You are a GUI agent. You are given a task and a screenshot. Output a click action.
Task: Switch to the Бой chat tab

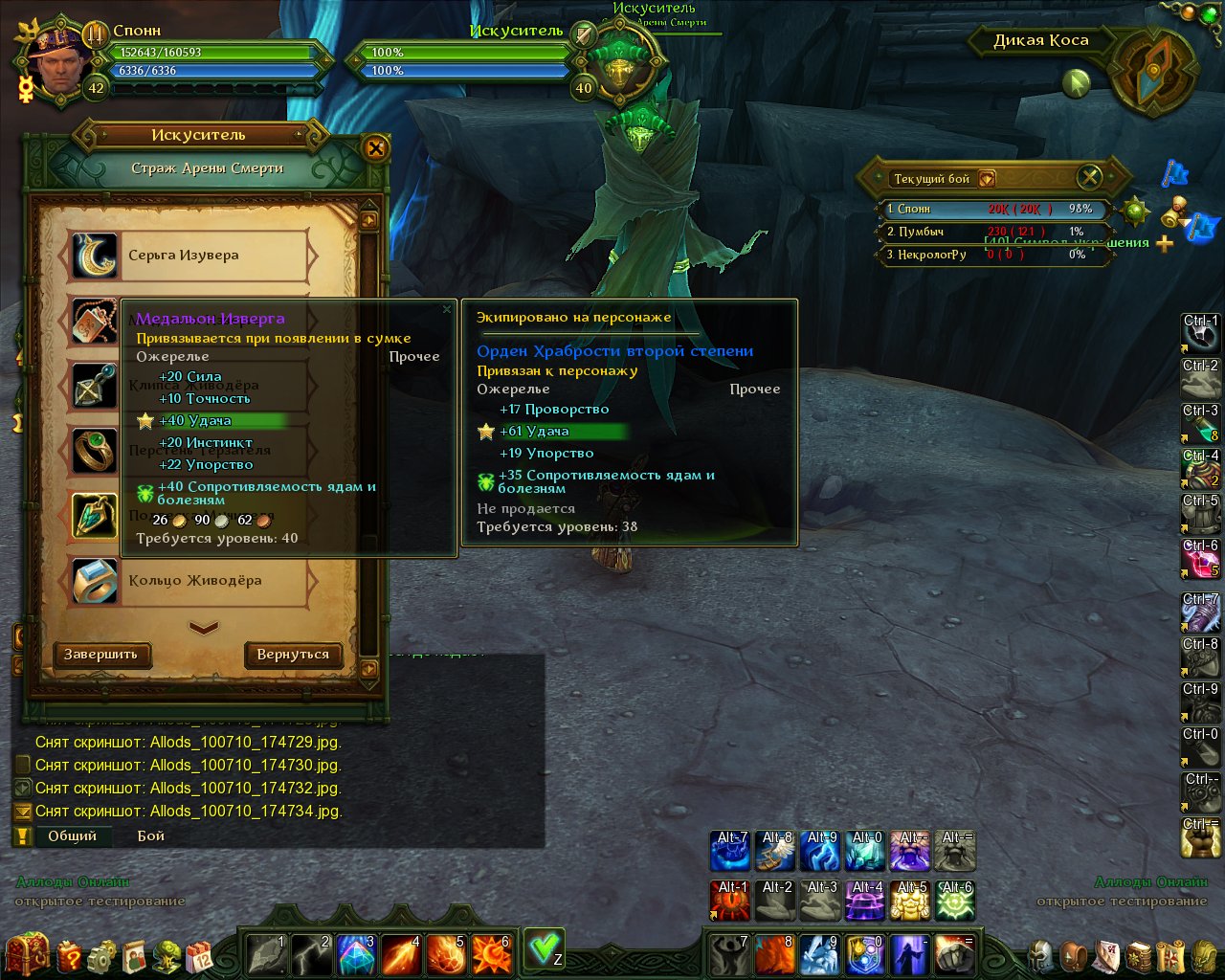(151, 835)
